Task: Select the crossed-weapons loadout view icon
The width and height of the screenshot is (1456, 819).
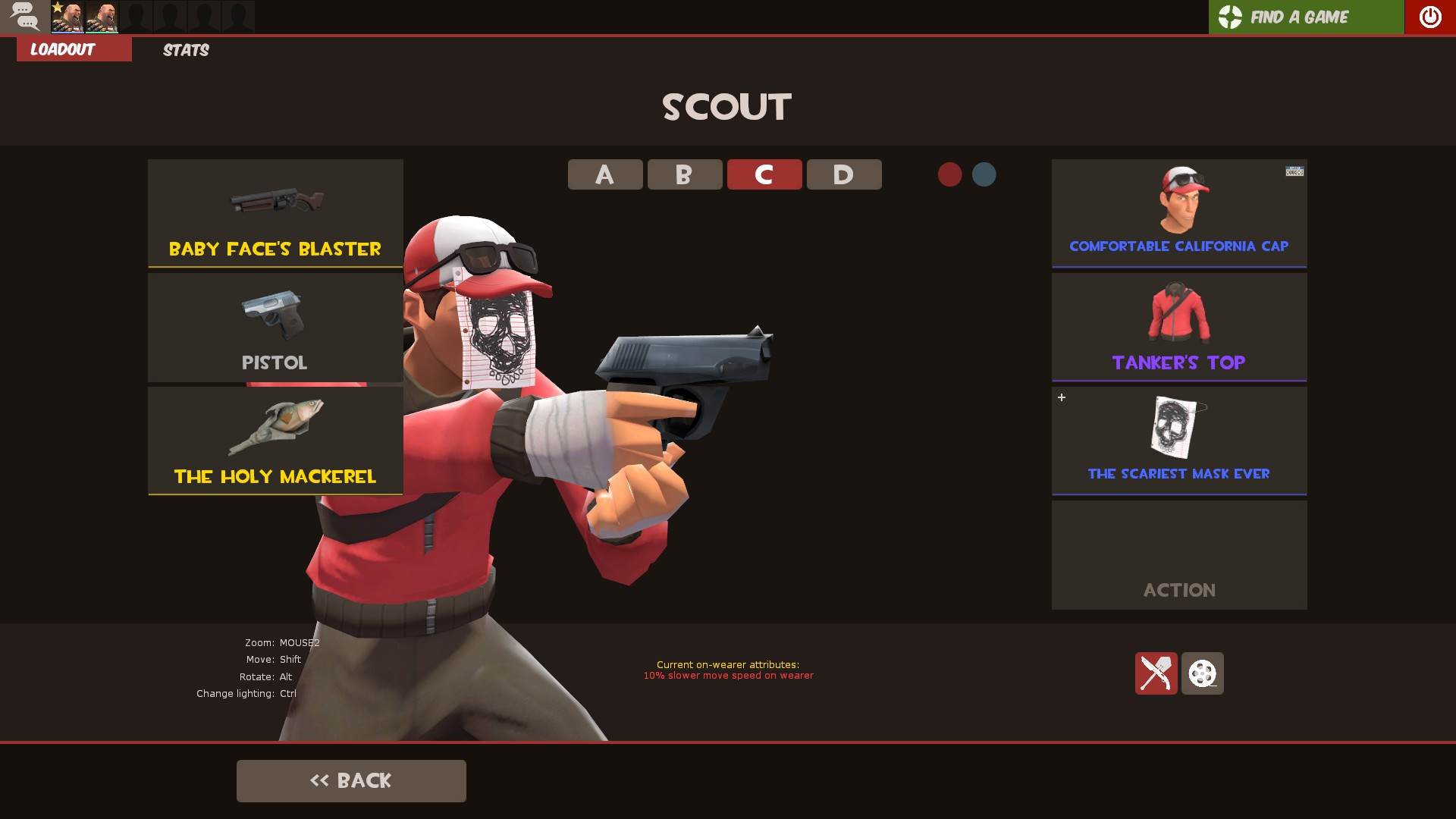Action: (x=1156, y=673)
